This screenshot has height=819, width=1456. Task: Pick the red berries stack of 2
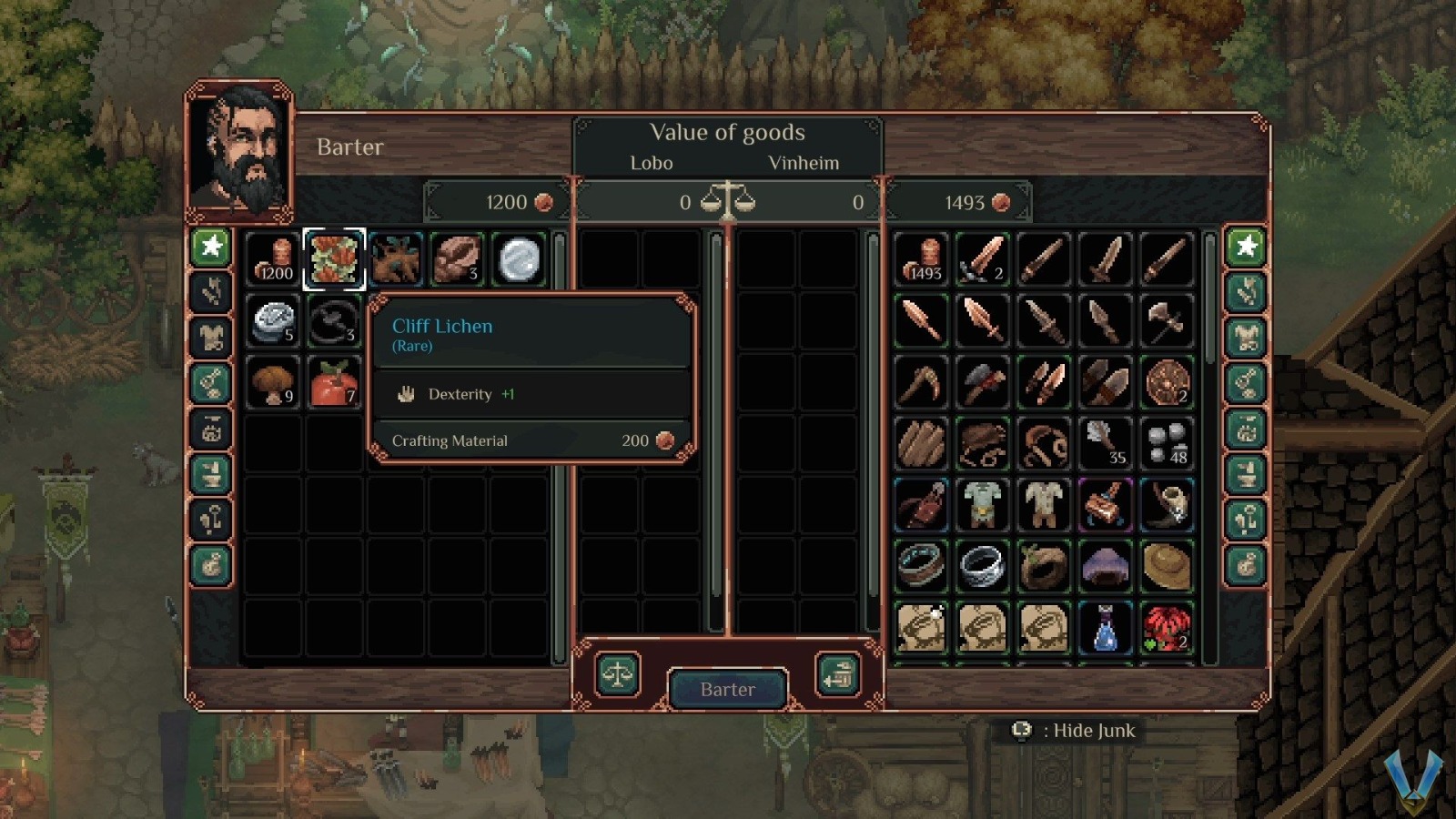tap(1167, 628)
